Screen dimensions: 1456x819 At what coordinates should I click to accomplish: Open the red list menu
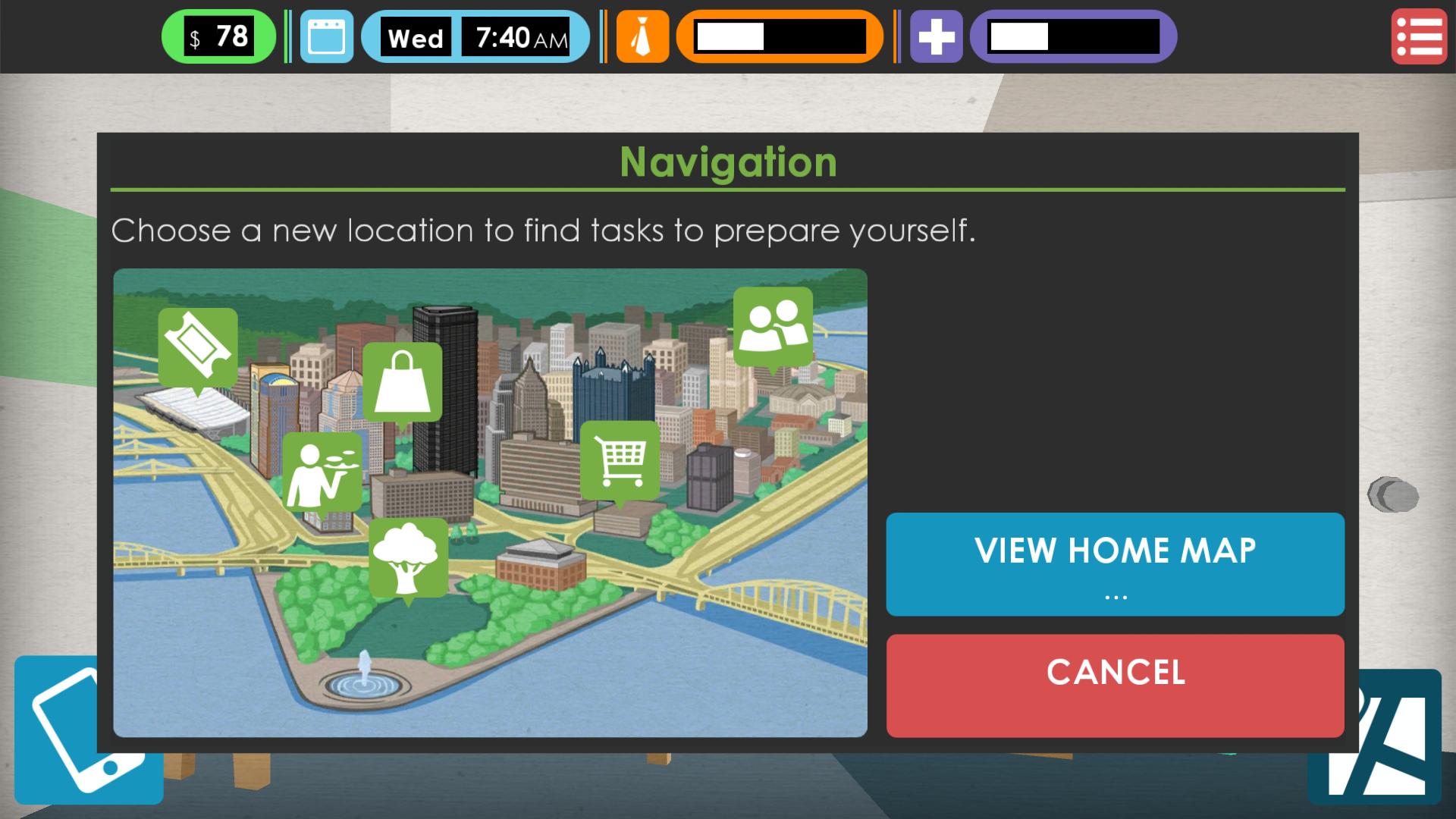click(1419, 36)
